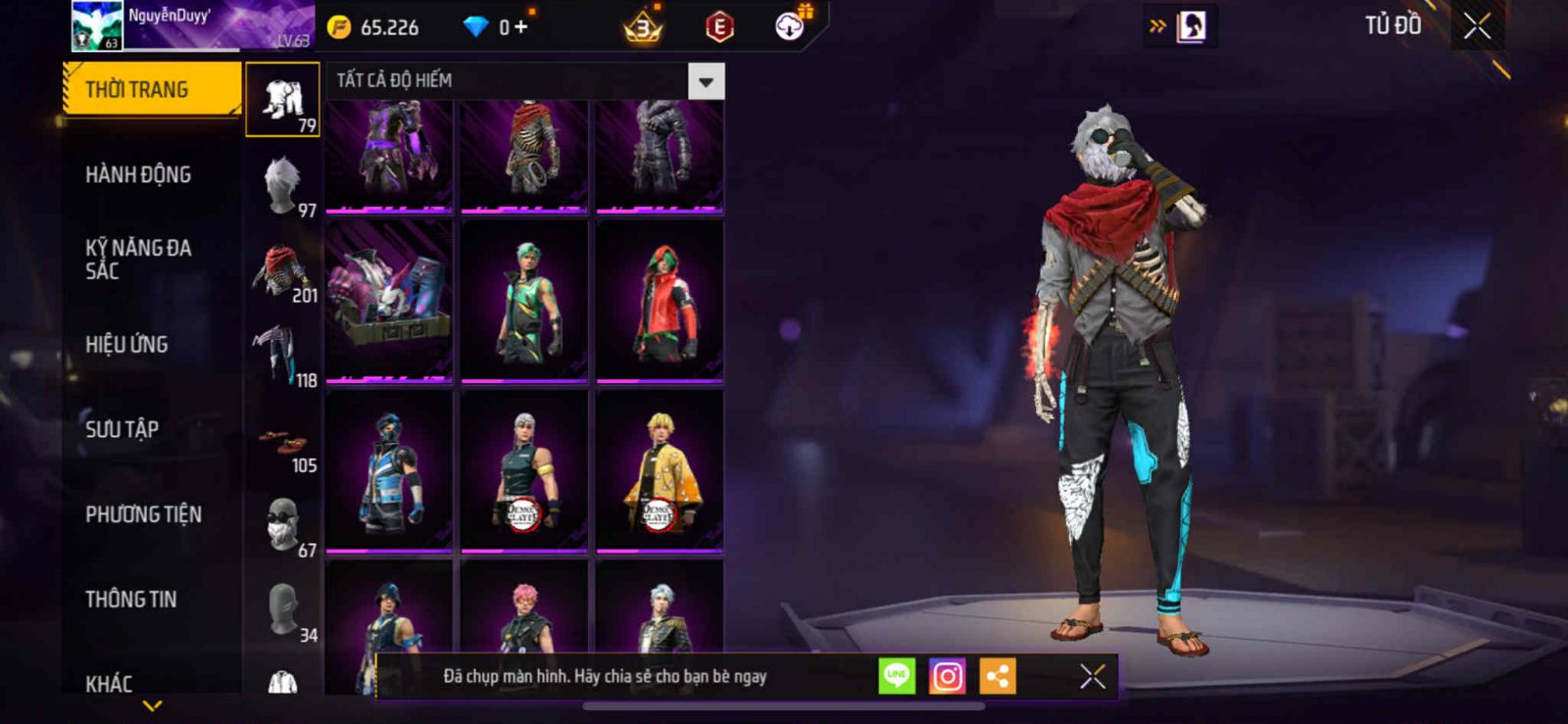
Task: Open the footwear subcategory with 105 items
Action: 282,442
